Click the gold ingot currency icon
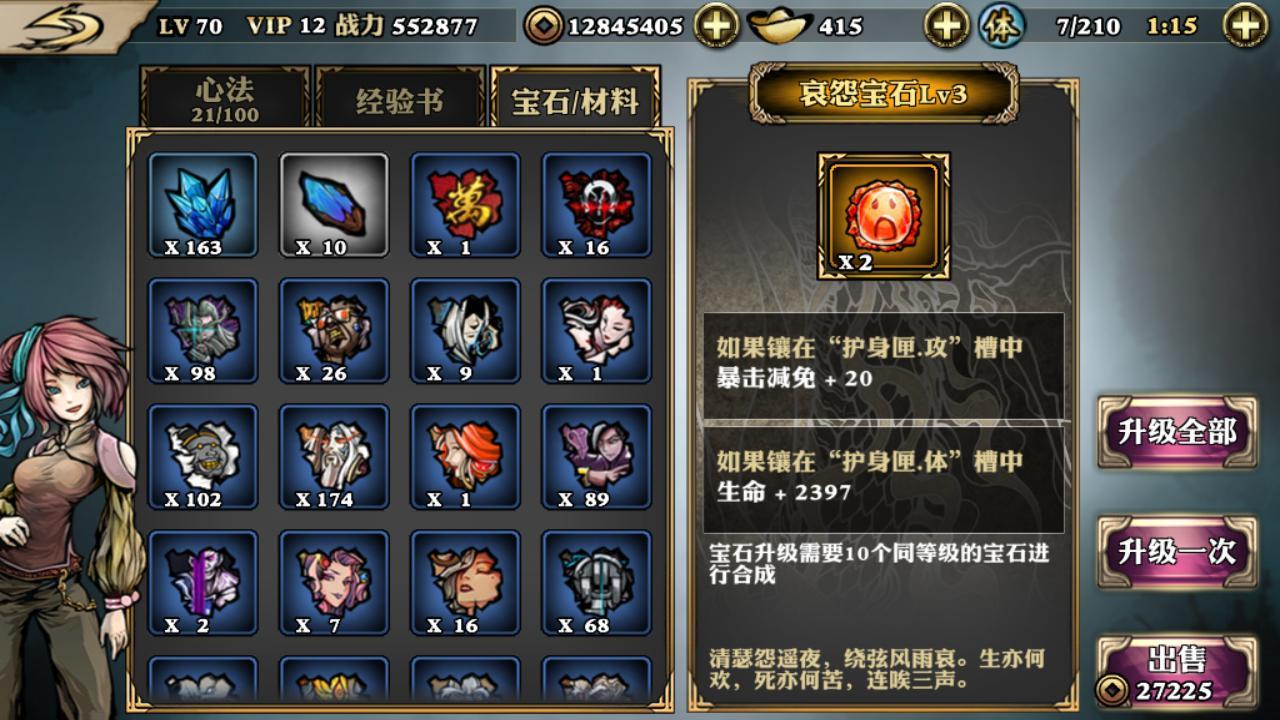This screenshot has height=720, width=1280. (x=781, y=27)
